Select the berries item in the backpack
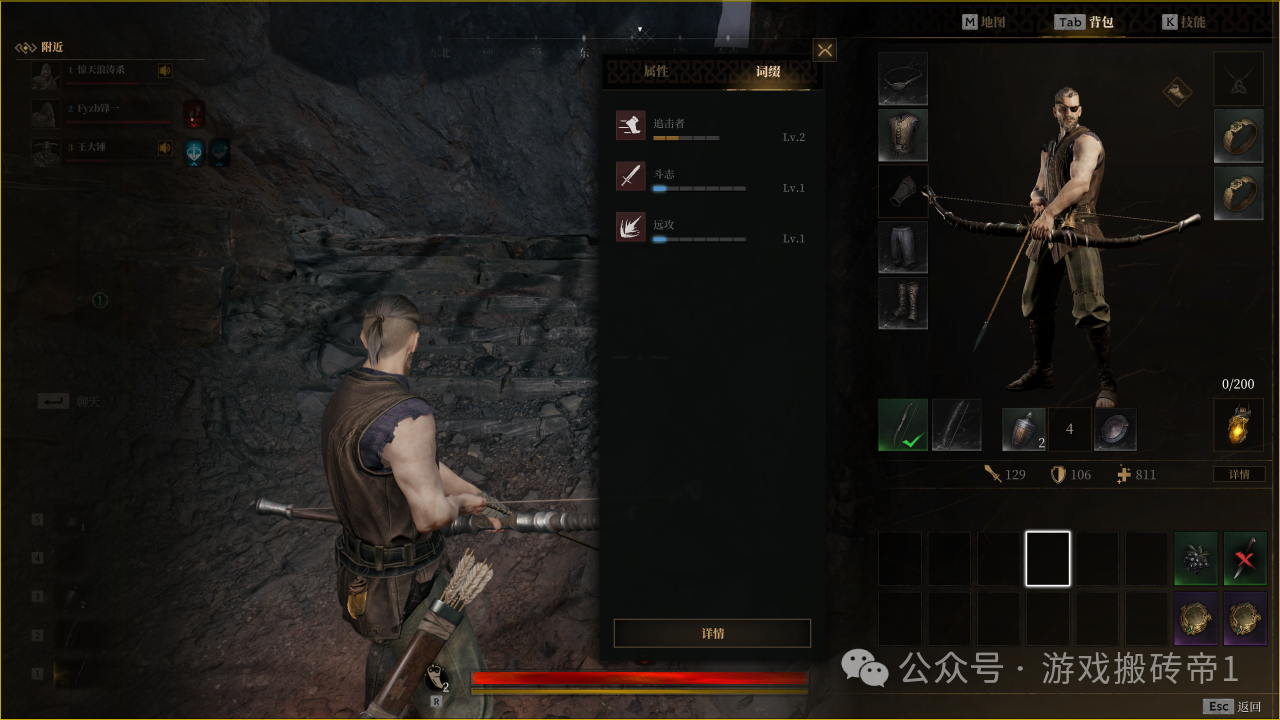This screenshot has width=1280, height=720. [1195, 558]
